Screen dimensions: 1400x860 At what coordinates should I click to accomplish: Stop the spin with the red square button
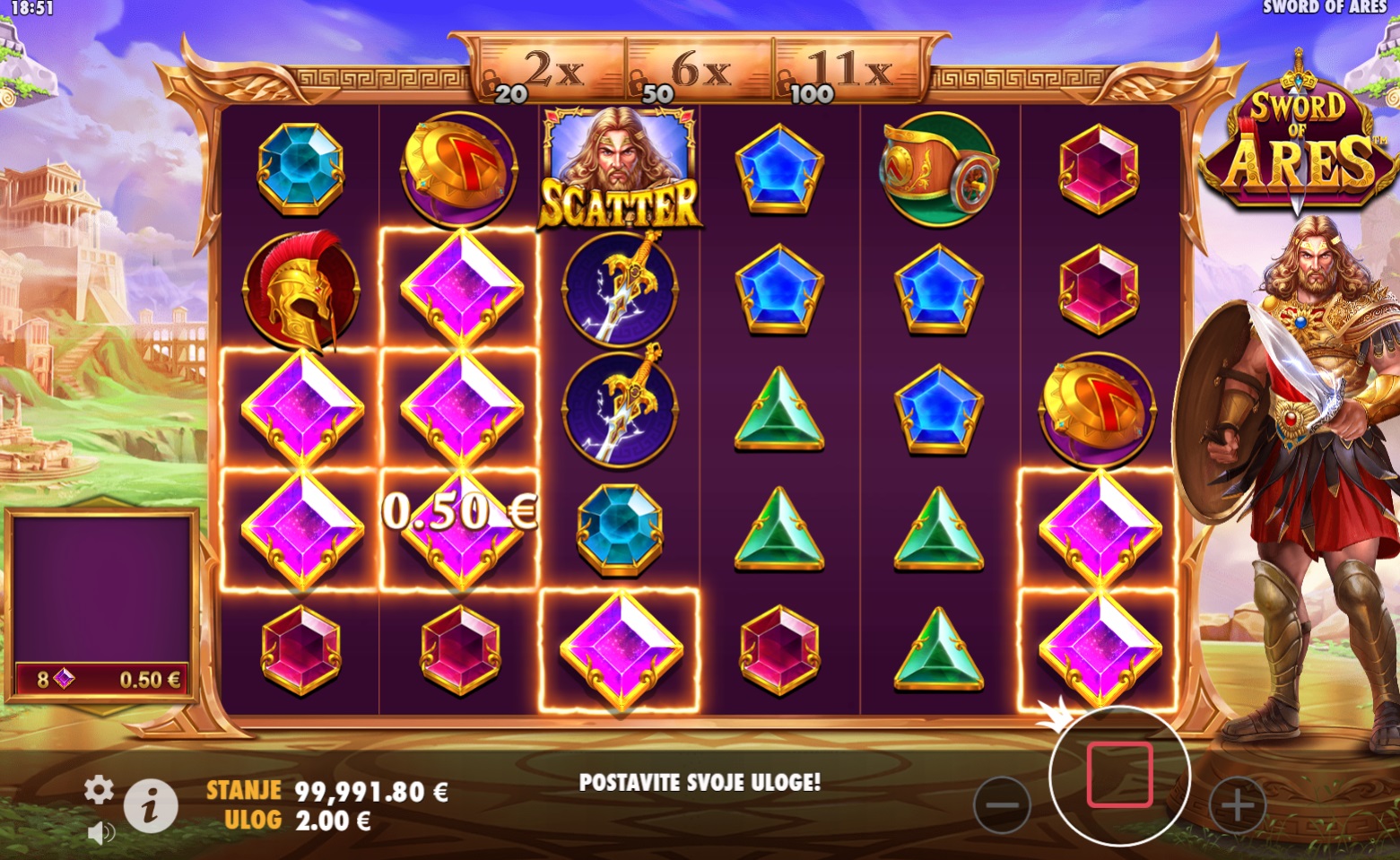point(1119,775)
